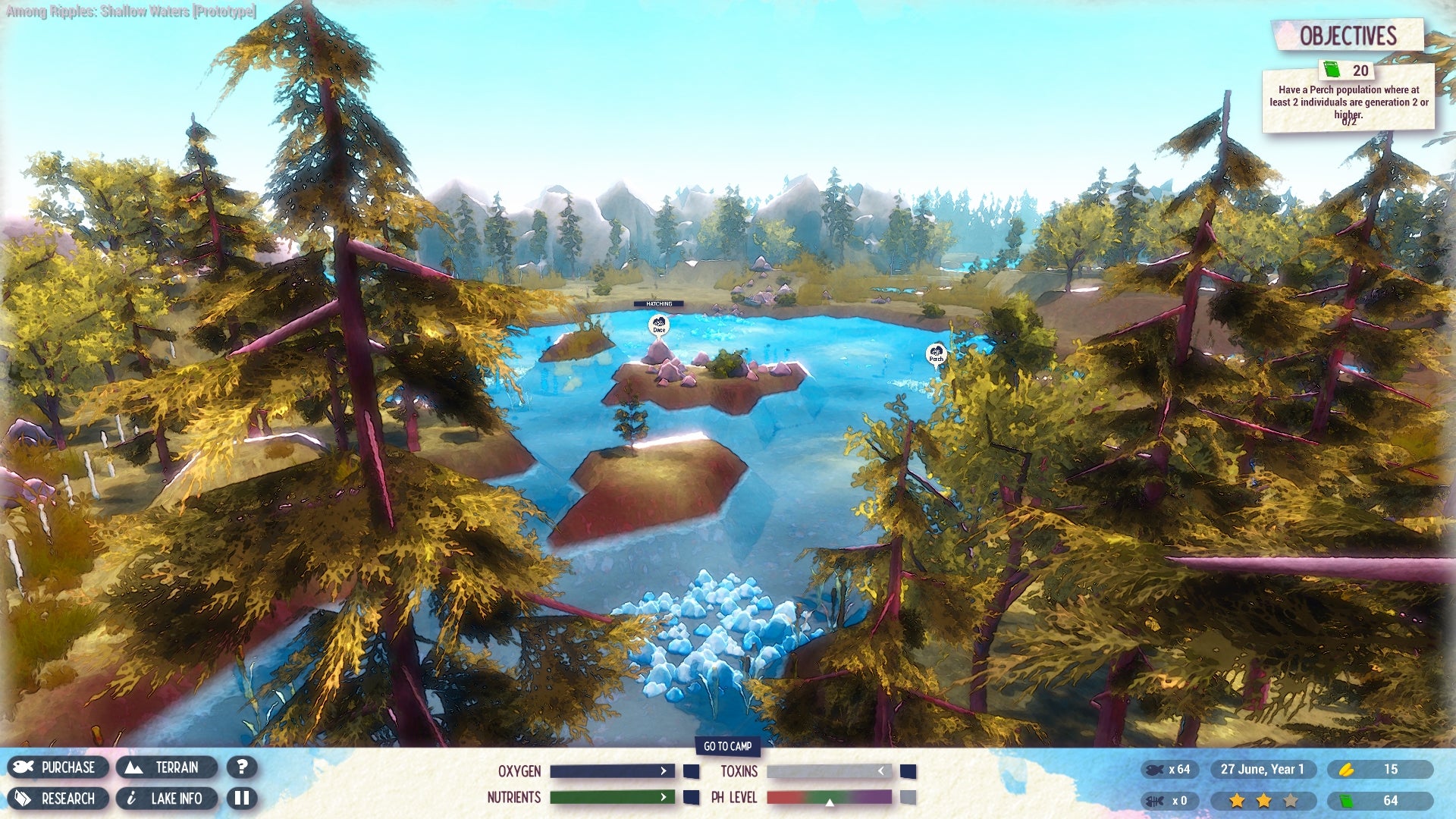Screen dimensions: 1456x819
Task: Pause the game with the pause button
Action: point(243,799)
